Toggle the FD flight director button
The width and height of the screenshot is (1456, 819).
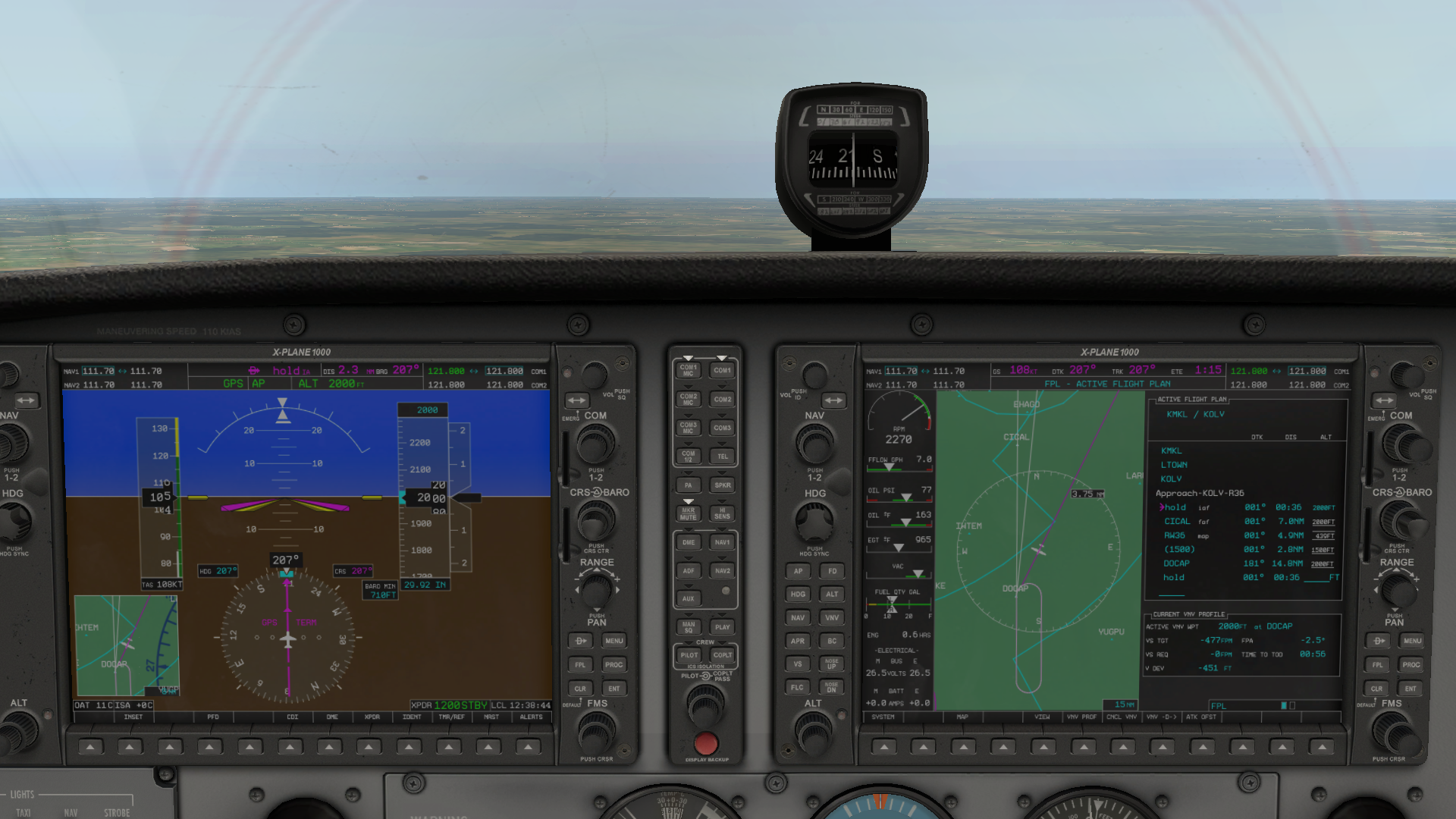click(832, 571)
